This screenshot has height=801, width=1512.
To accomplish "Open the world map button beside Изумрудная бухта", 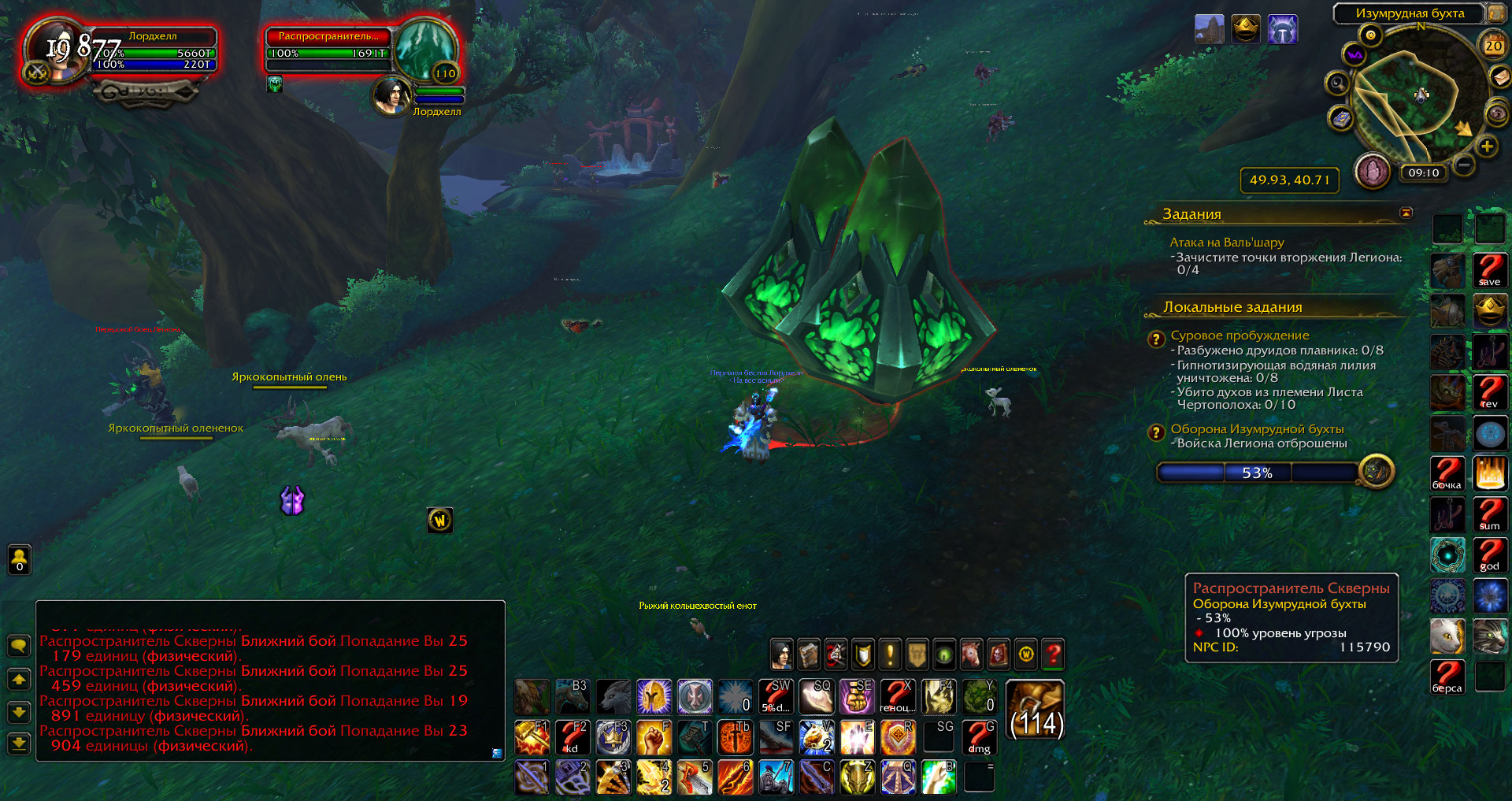I will pyautogui.click(x=1495, y=13).
